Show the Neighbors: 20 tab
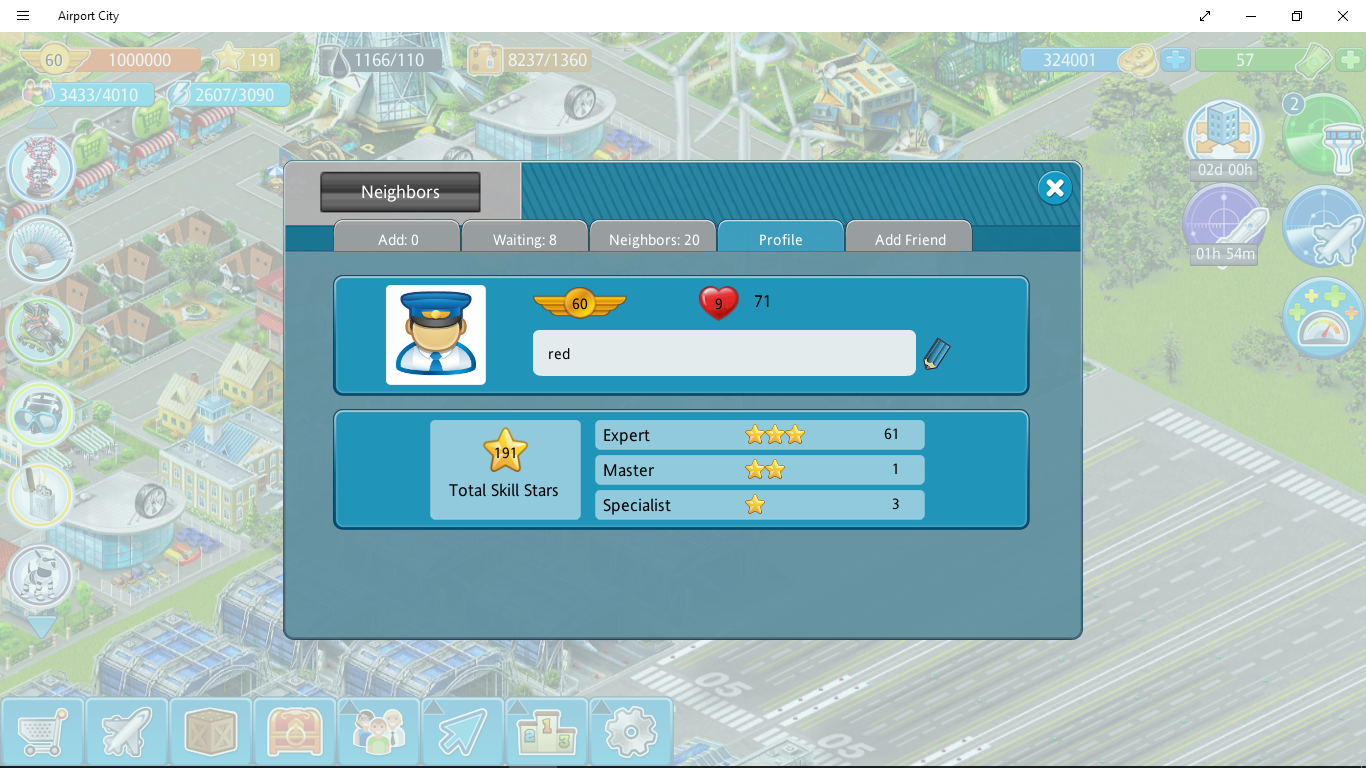The image size is (1366, 768). pos(654,239)
